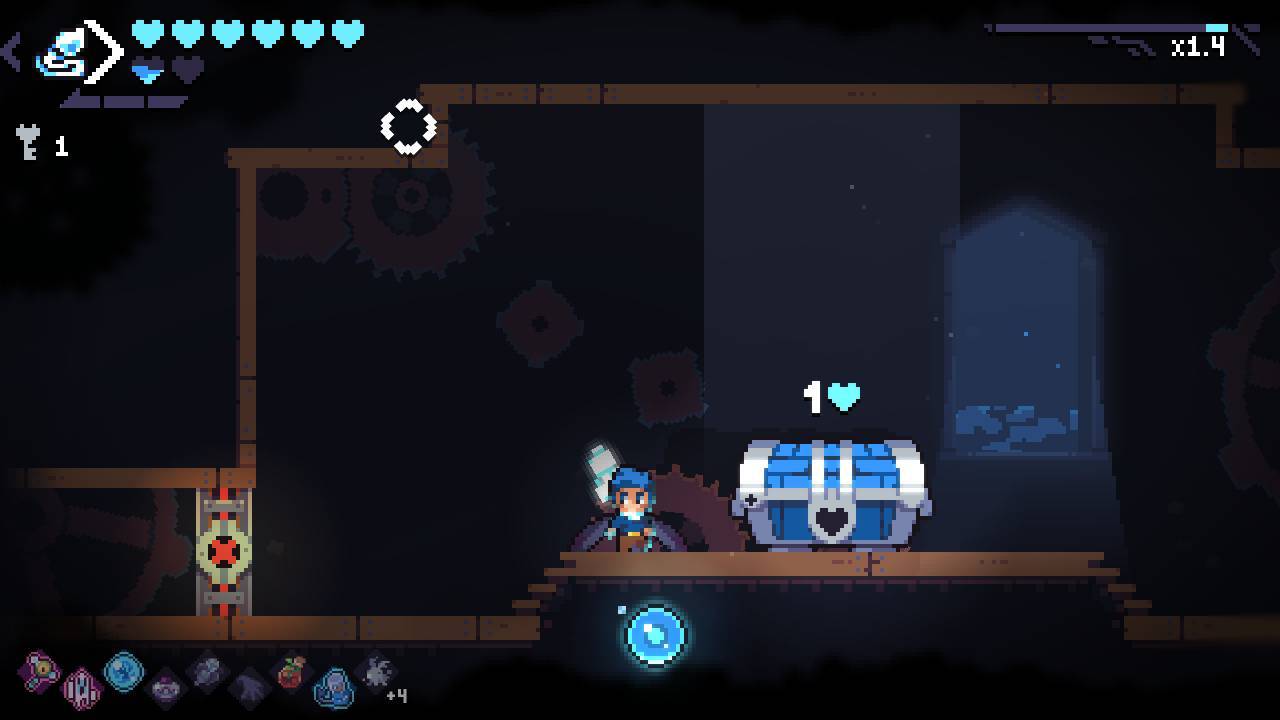This screenshot has height=720, width=1280.
Task: Select the blue-outlined potion flask relic
Action: click(334, 688)
